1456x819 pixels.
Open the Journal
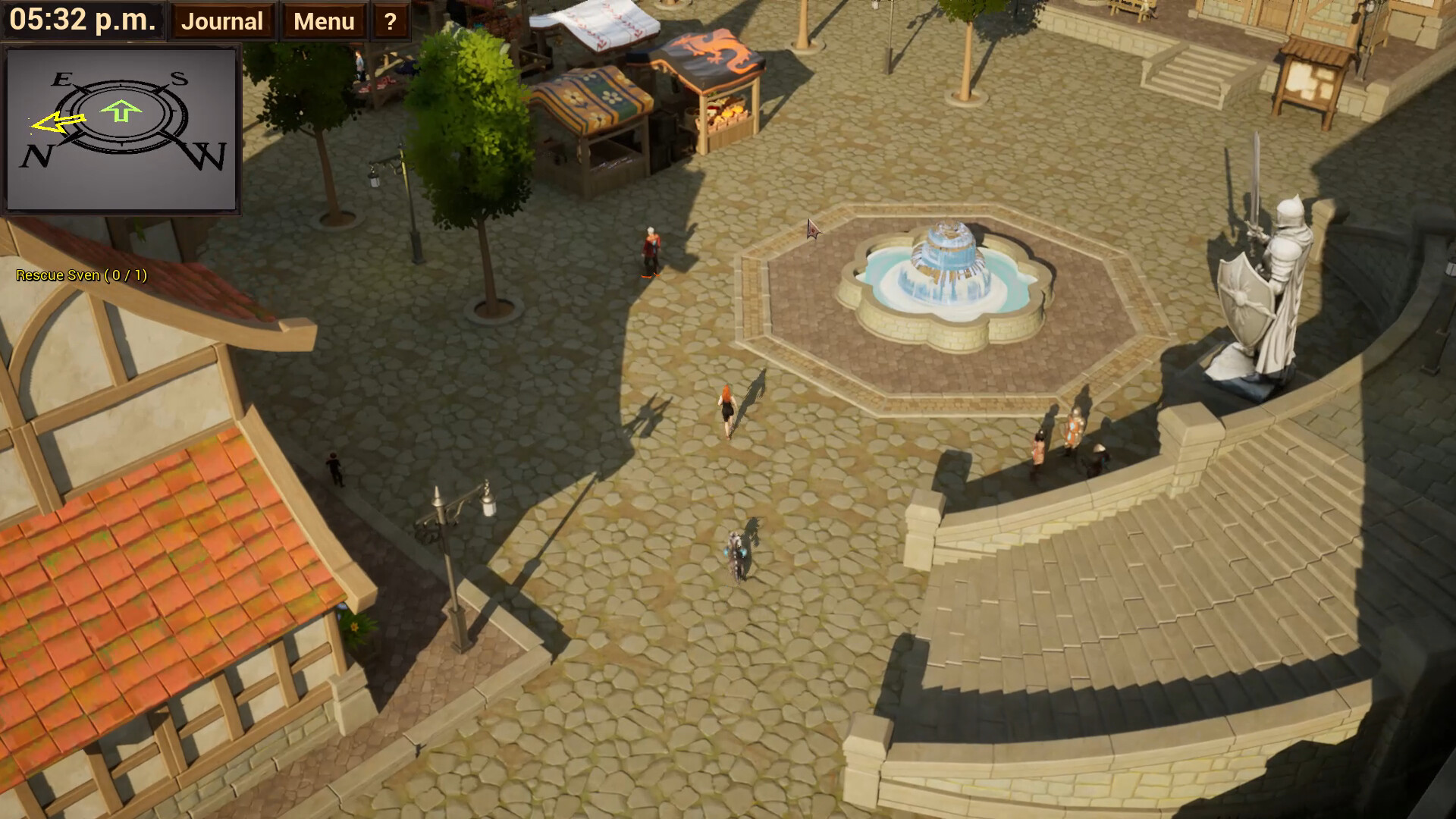click(x=221, y=20)
